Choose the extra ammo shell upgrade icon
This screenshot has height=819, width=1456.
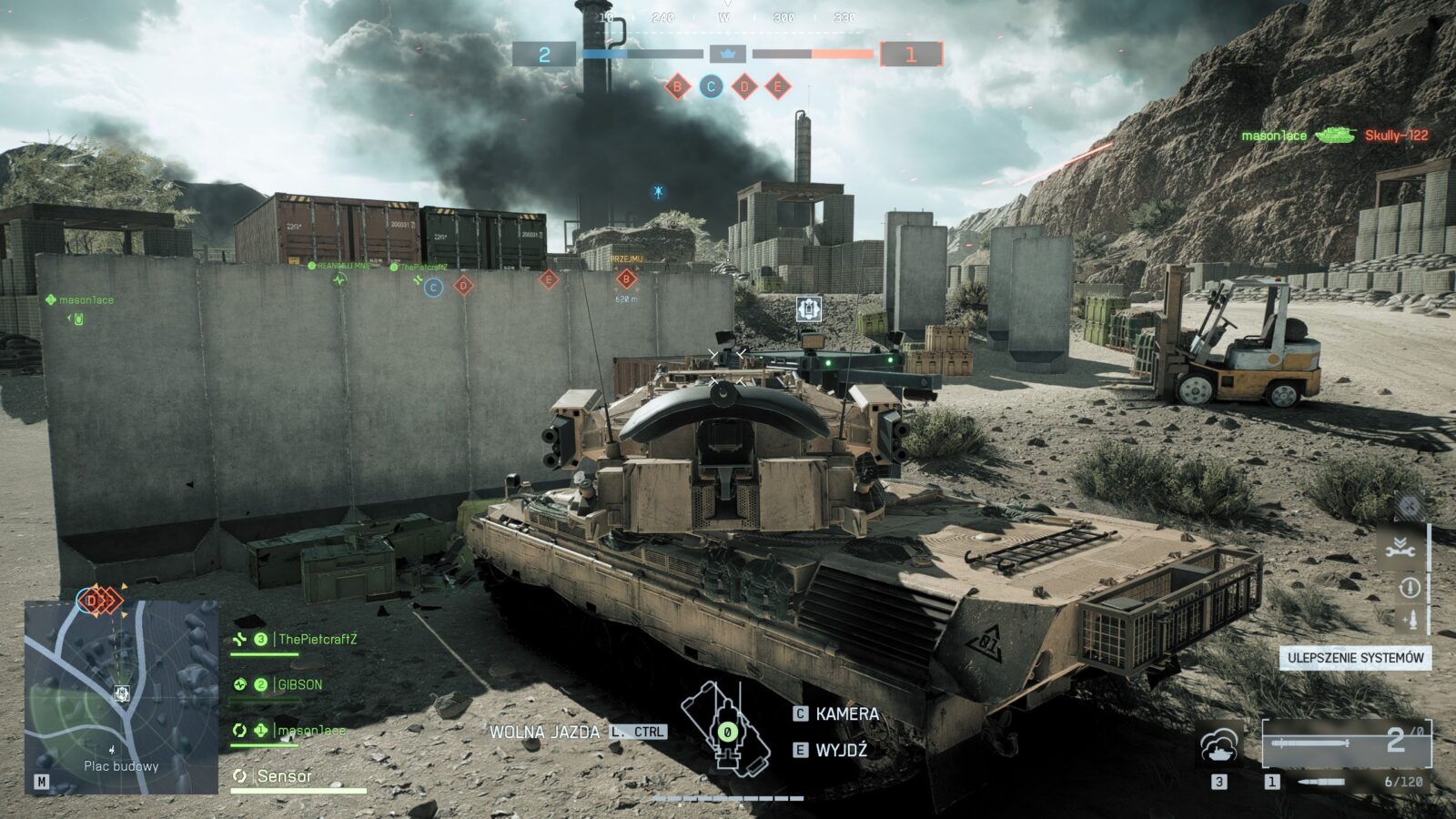[x=1409, y=621]
